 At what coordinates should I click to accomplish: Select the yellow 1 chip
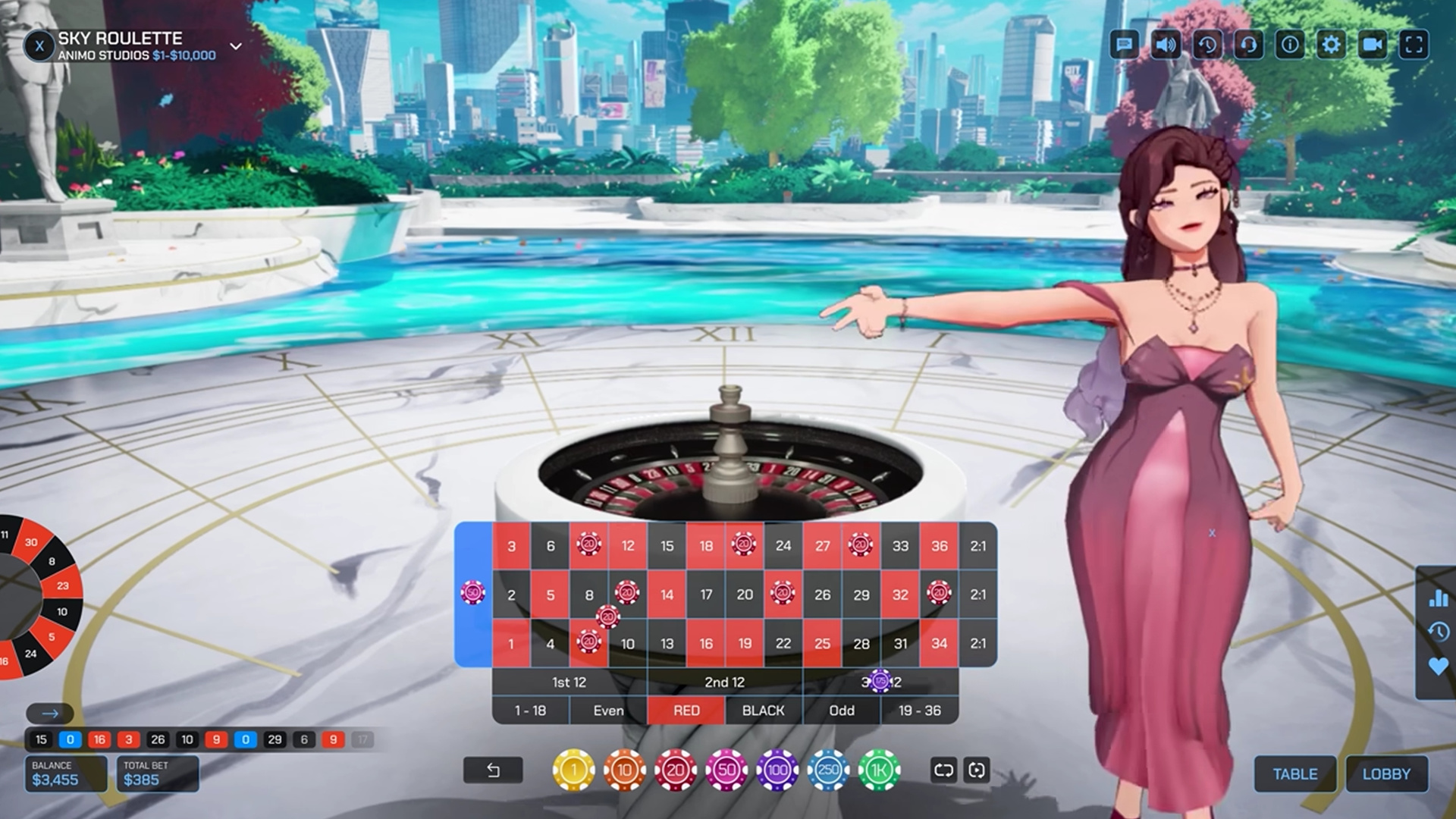[x=573, y=768]
